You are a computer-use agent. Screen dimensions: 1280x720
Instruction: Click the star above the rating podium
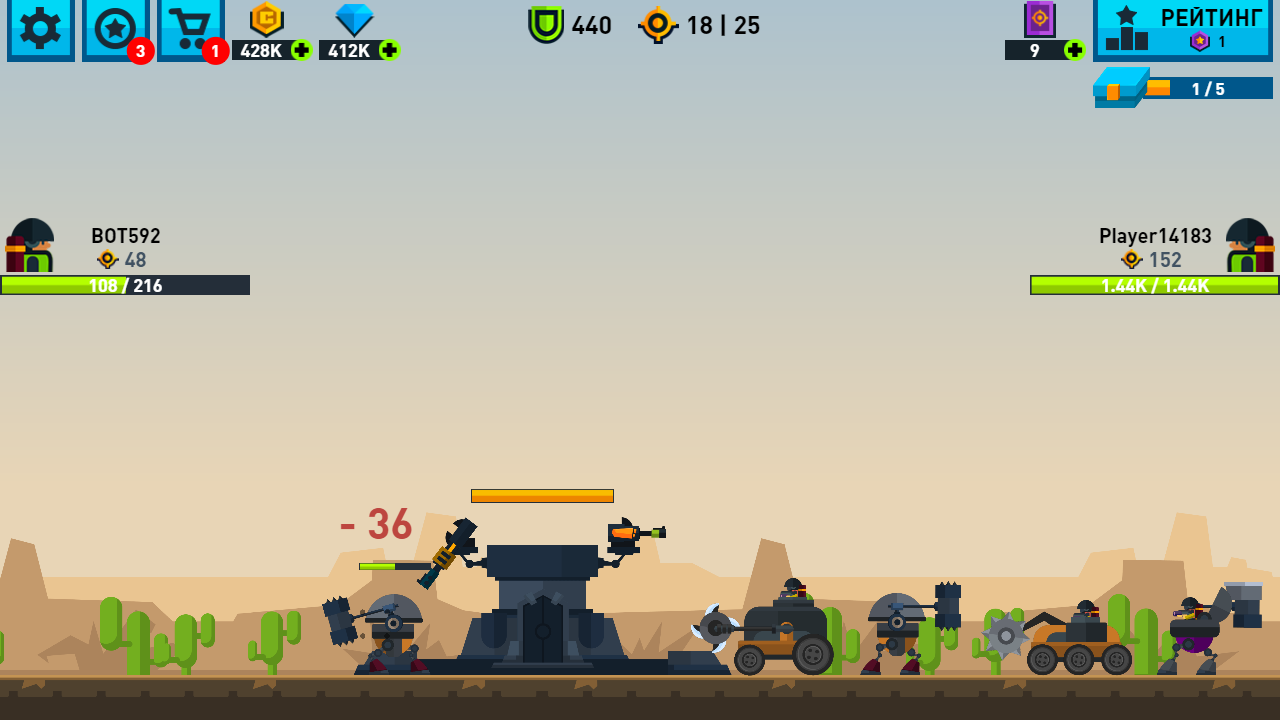pyautogui.click(x=1125, y=12)
